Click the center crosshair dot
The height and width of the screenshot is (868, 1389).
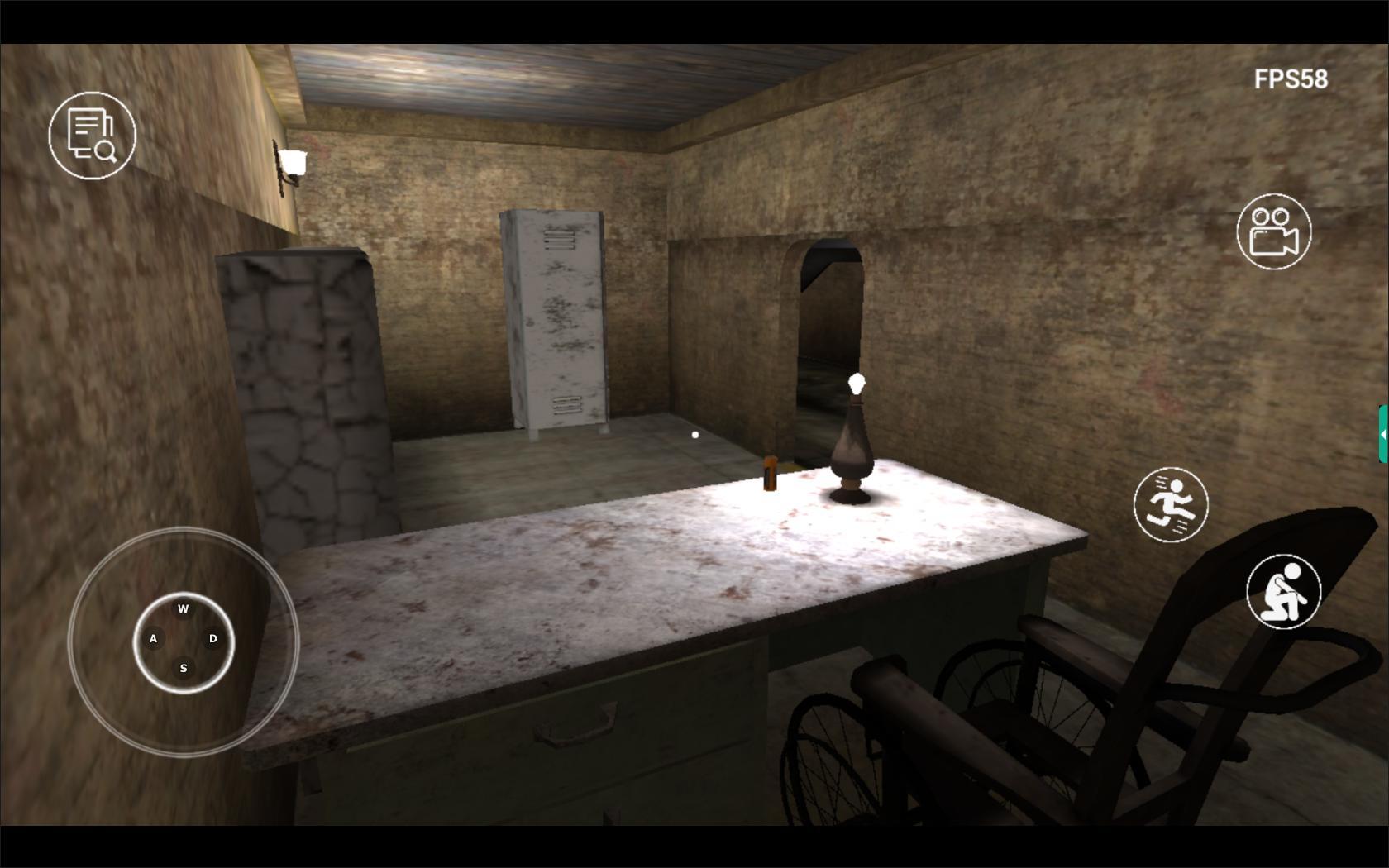tap(694, 434)
